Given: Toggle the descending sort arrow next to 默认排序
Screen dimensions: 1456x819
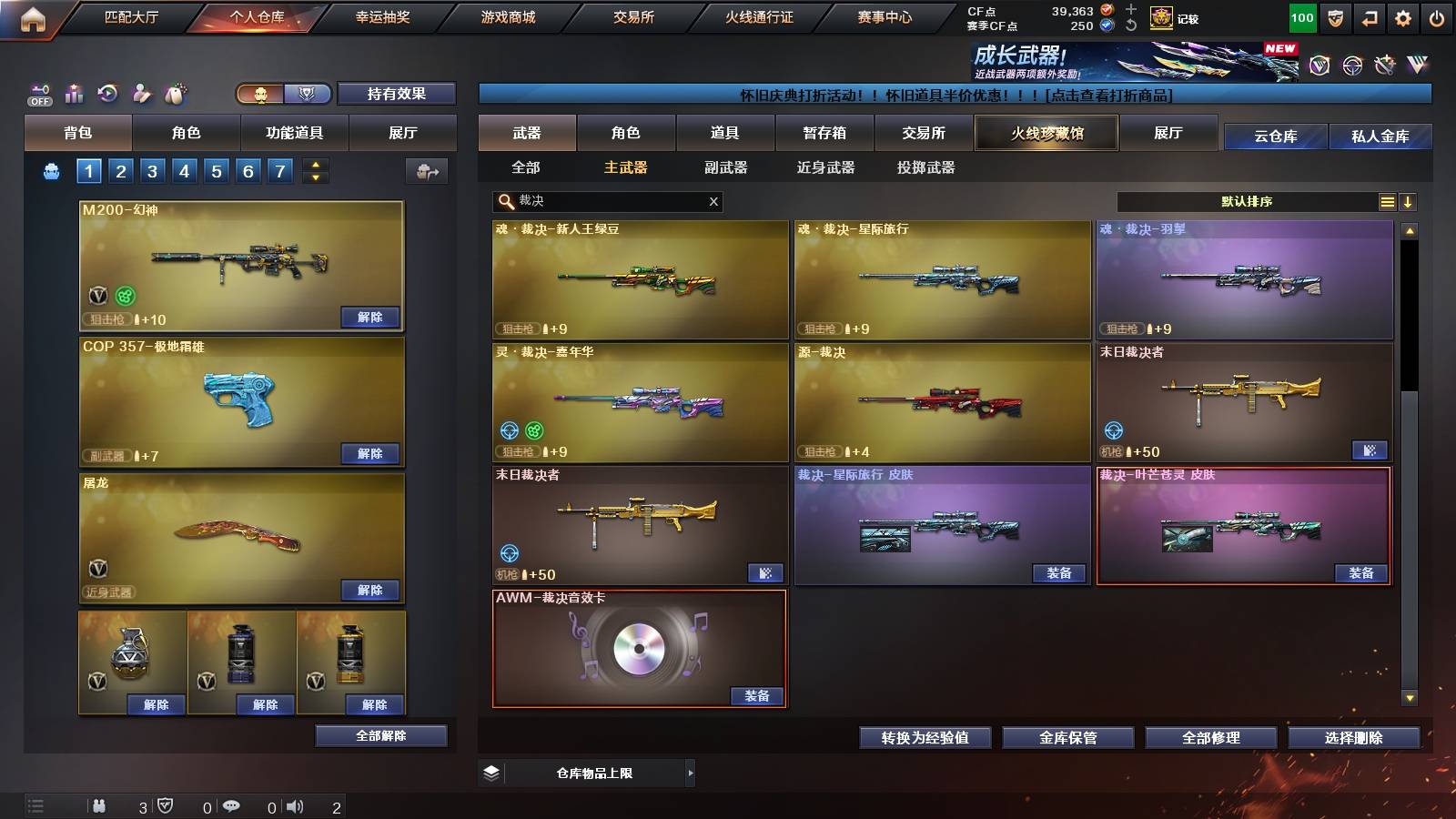Looking at the screenshot, I should [x=1410, y=201].
